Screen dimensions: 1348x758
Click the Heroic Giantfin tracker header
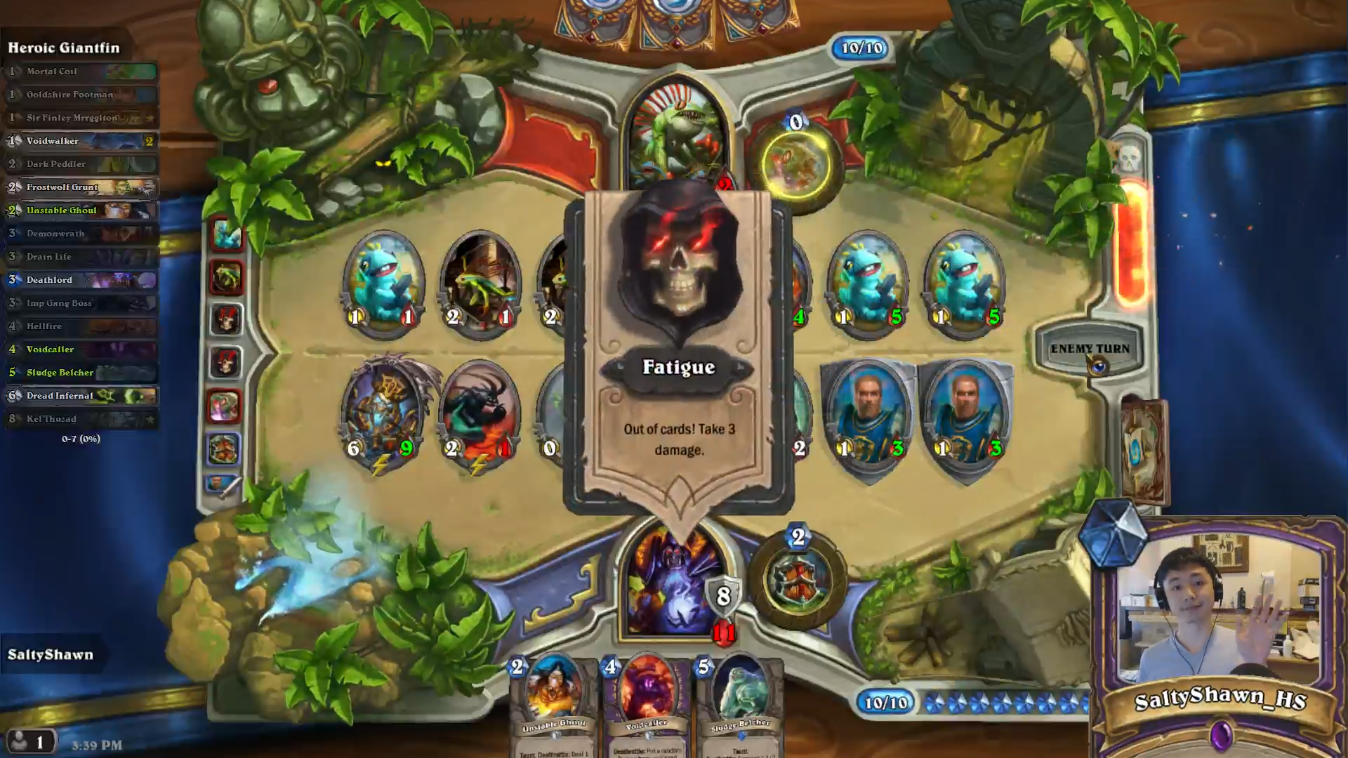tap(62, 45)
